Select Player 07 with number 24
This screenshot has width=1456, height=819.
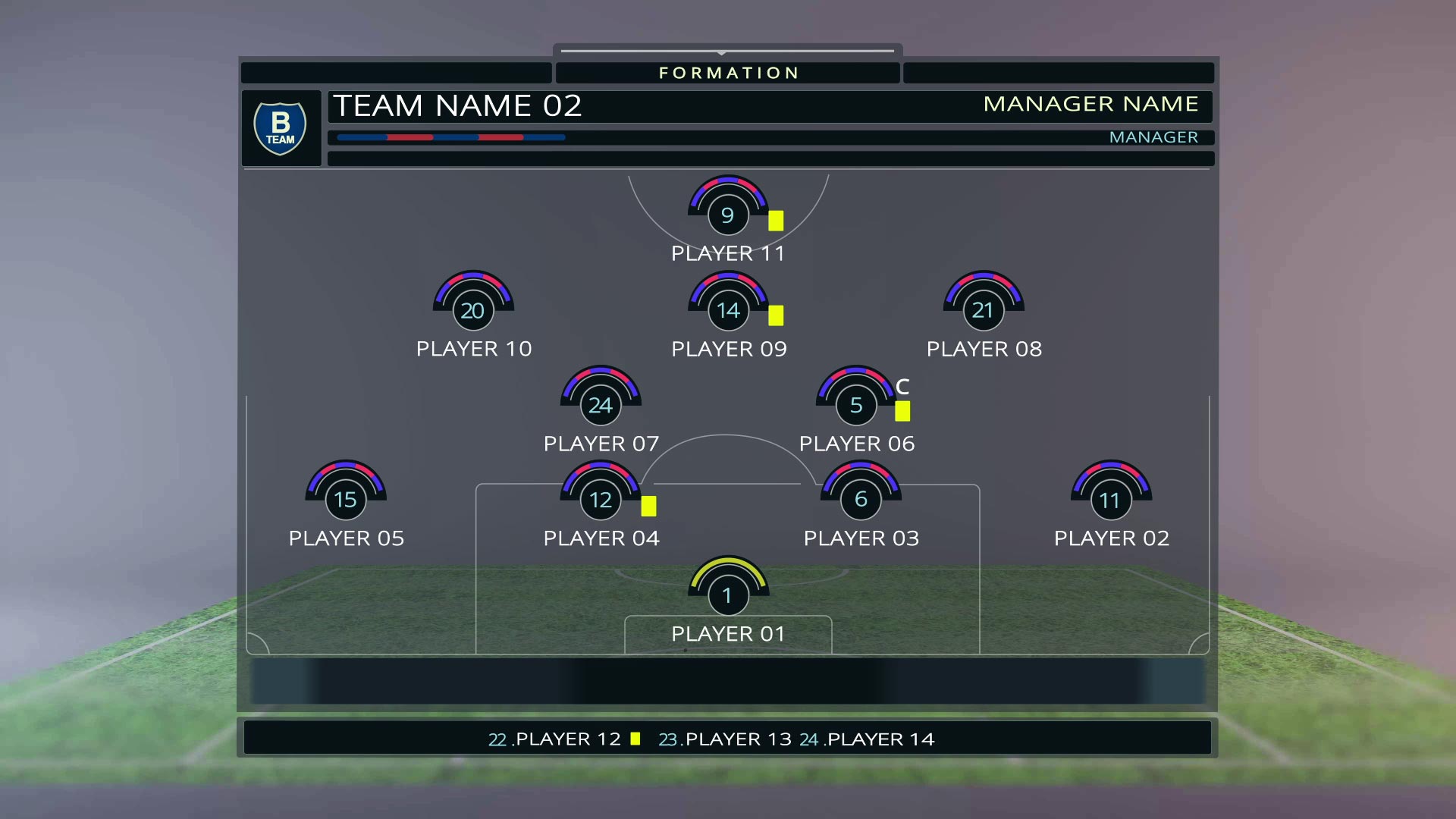(x=600, y=406)
